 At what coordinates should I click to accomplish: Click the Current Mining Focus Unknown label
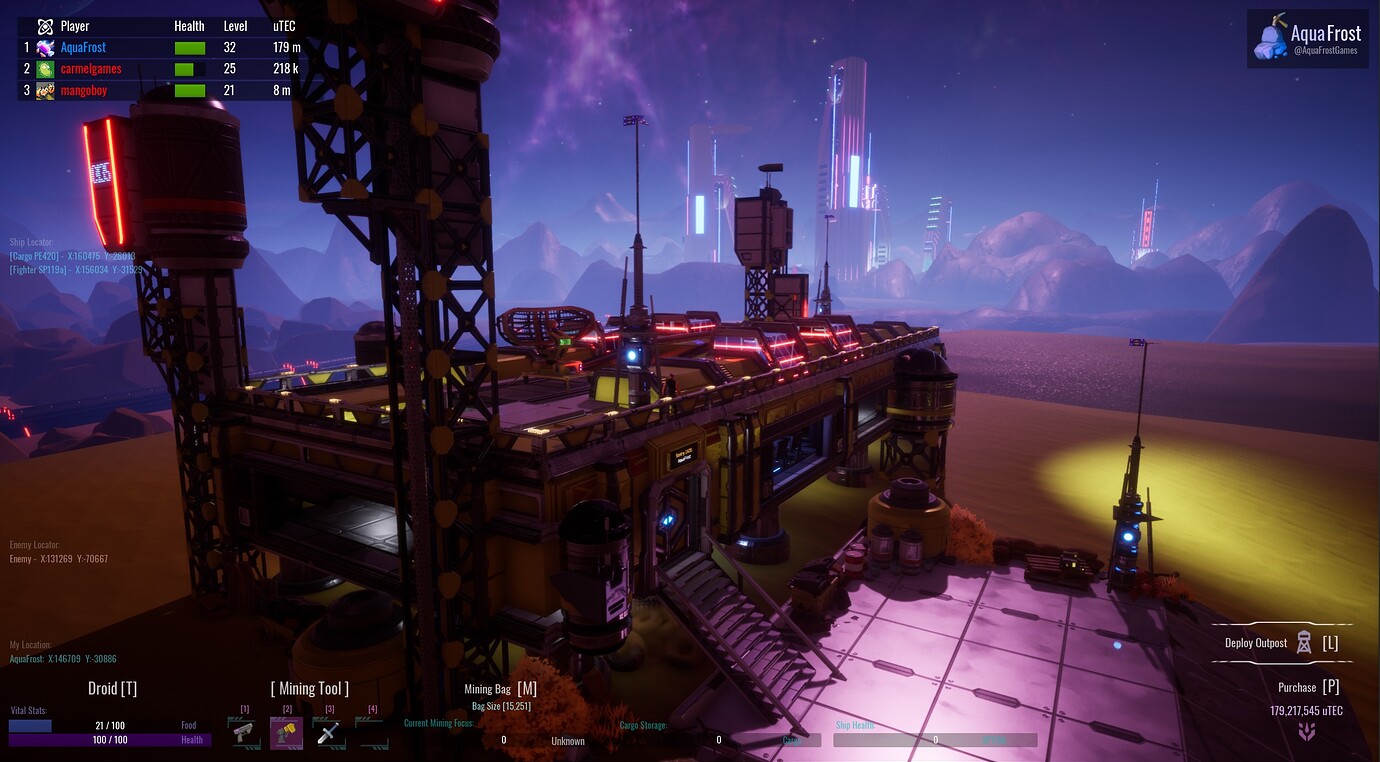[x=567, y=740]
